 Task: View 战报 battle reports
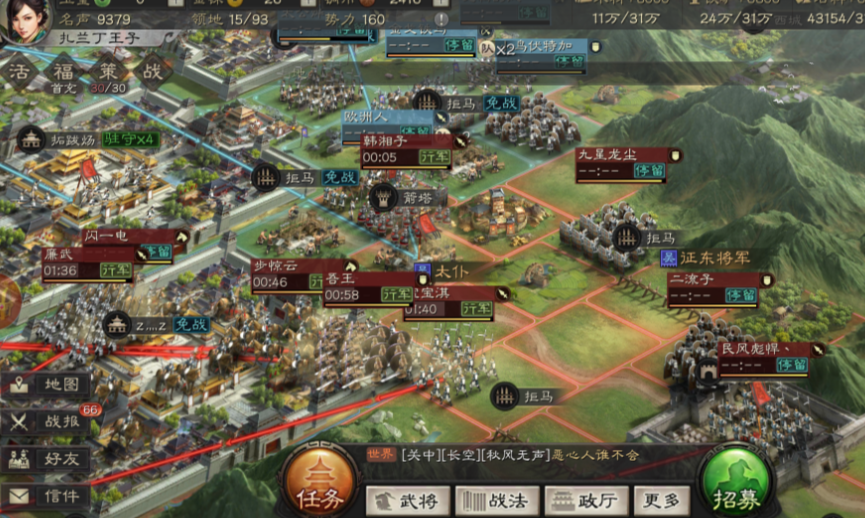[x=47, y=422]
